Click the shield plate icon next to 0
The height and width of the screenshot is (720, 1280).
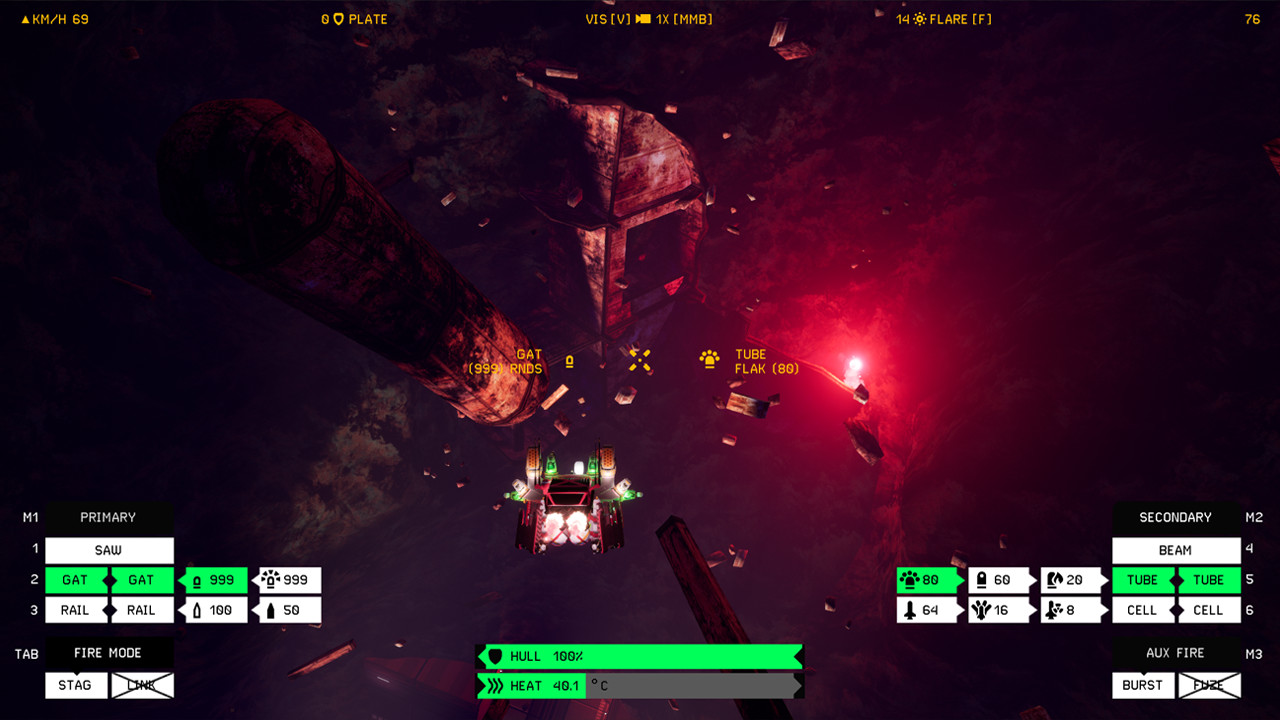[x=338, y=18]
